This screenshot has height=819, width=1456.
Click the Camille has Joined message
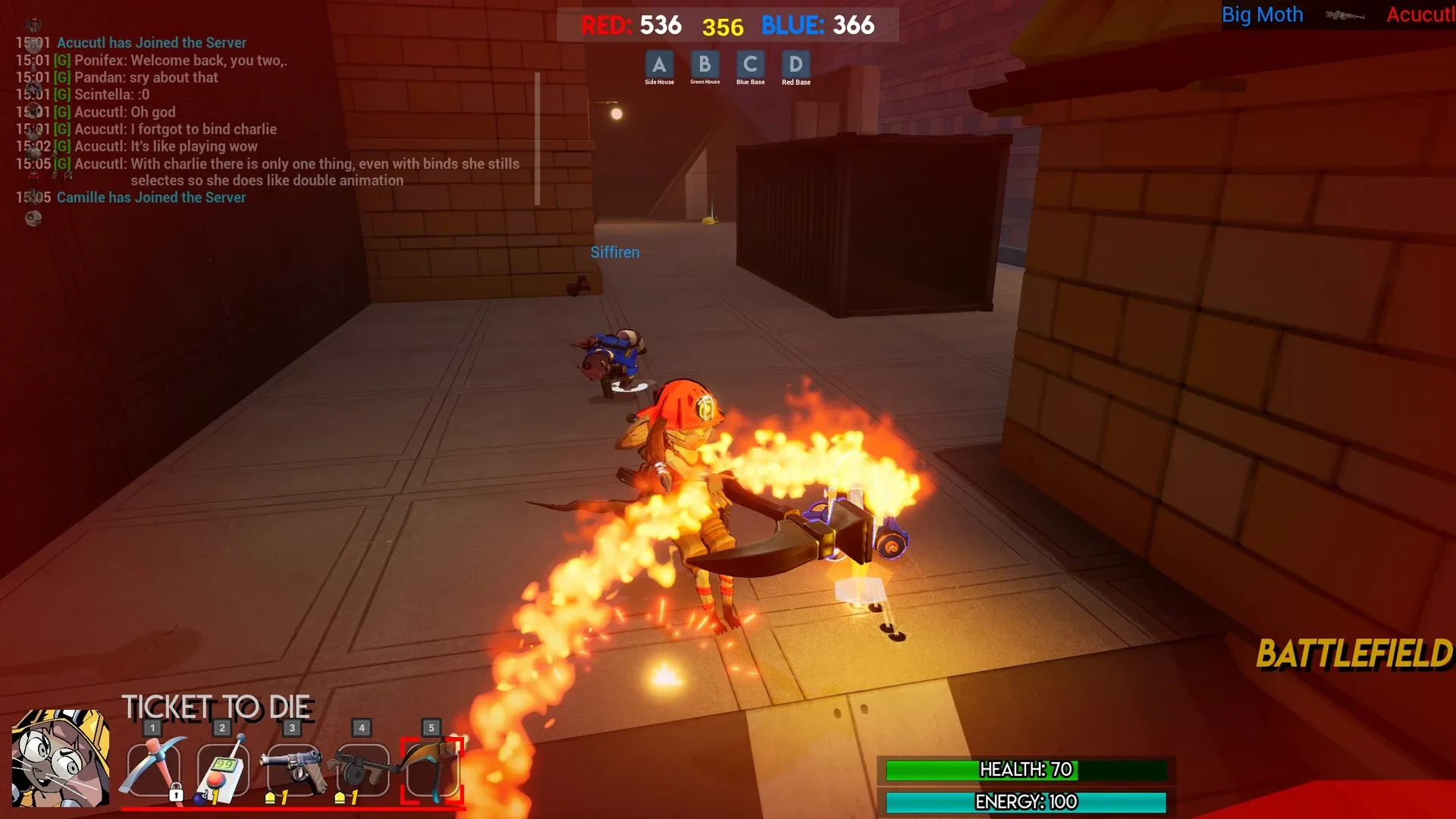click(150, 197)
